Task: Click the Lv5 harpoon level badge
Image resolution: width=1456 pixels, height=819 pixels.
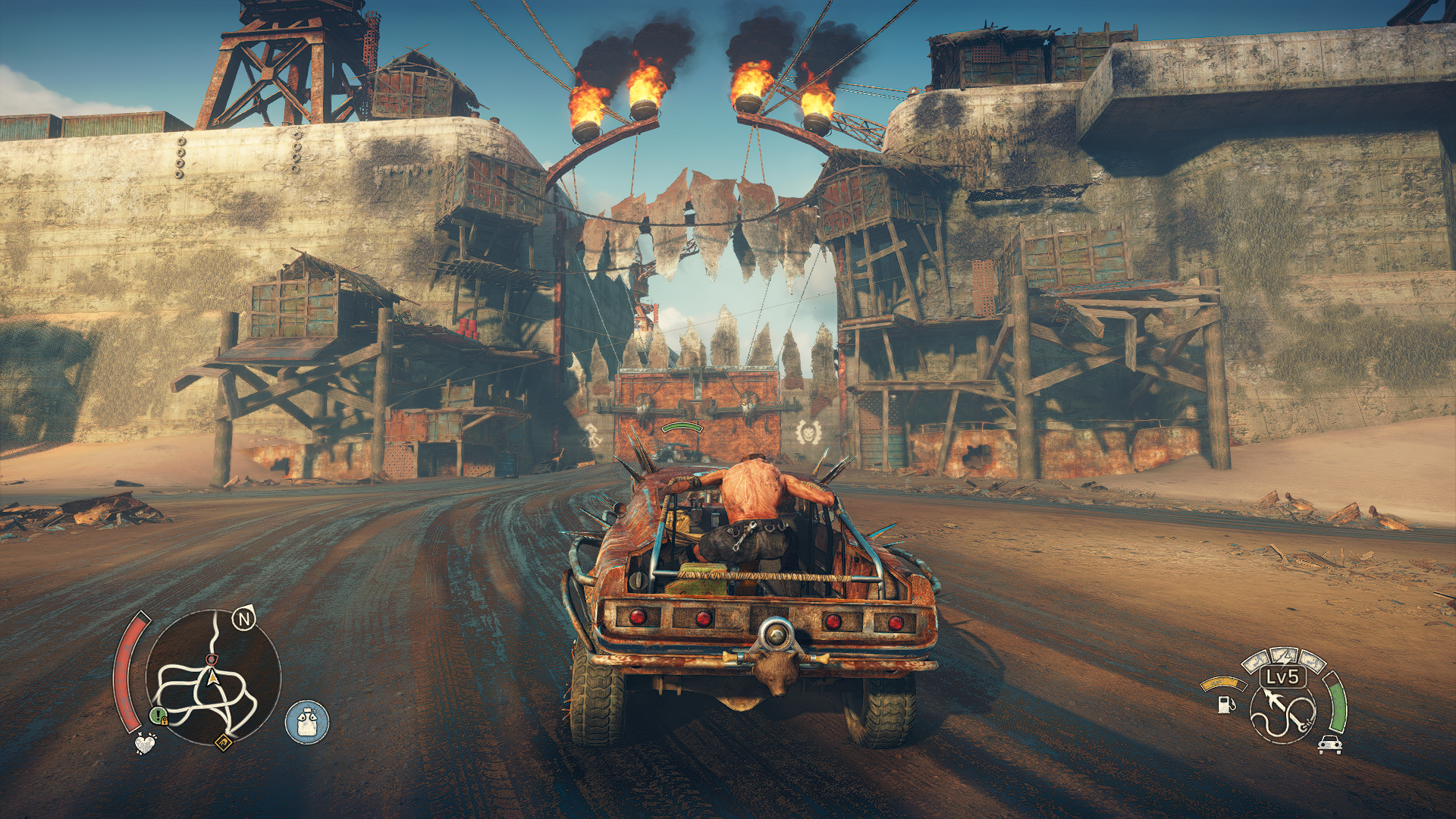Action: [x=1283, y=676]
